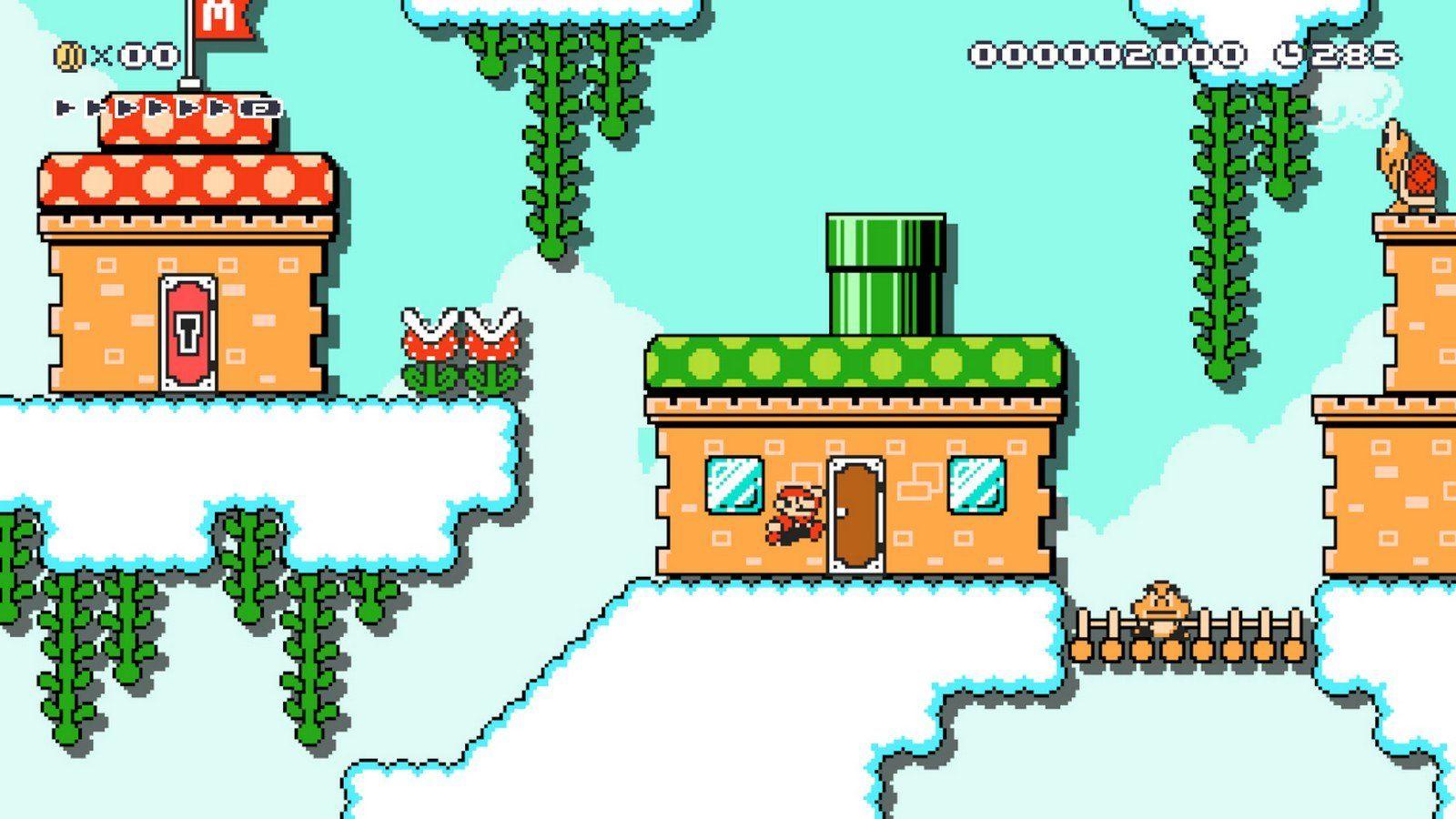Screen dimensions: 1456x819
Task: Click the timer showing 285
Action: (x=1356, y=55)
